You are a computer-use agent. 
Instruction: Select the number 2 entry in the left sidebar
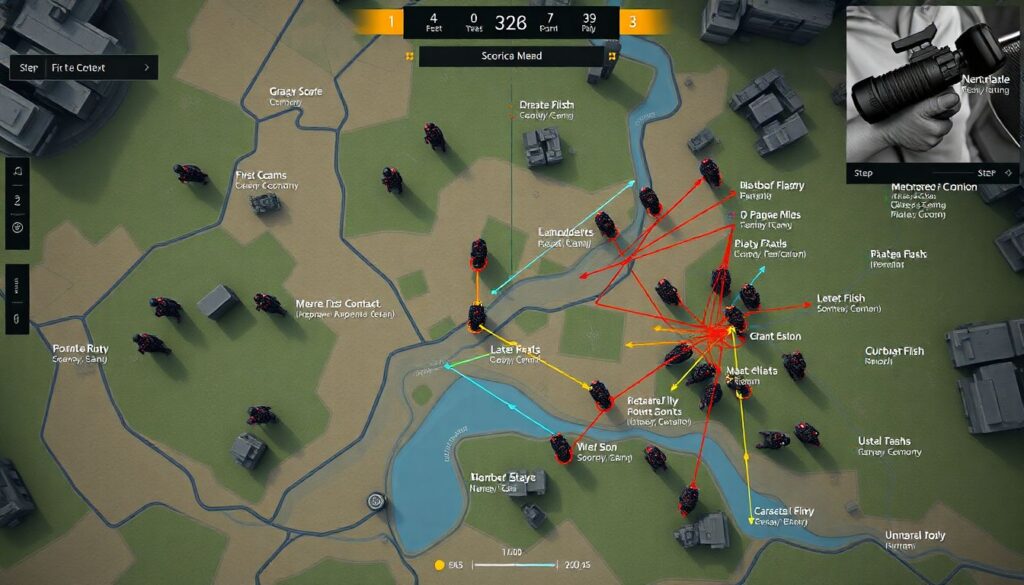[17, 200]
